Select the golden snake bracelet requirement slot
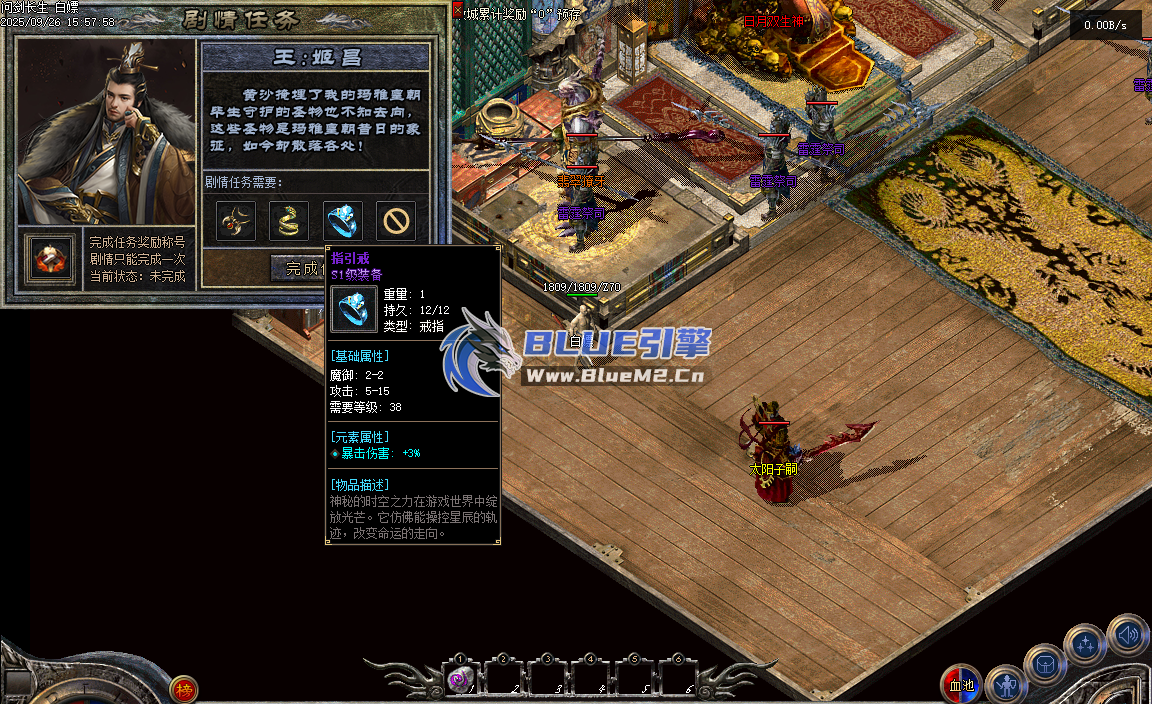This screenshot has width=1152, height=704. pyautogui.click(x=290, y=221)
